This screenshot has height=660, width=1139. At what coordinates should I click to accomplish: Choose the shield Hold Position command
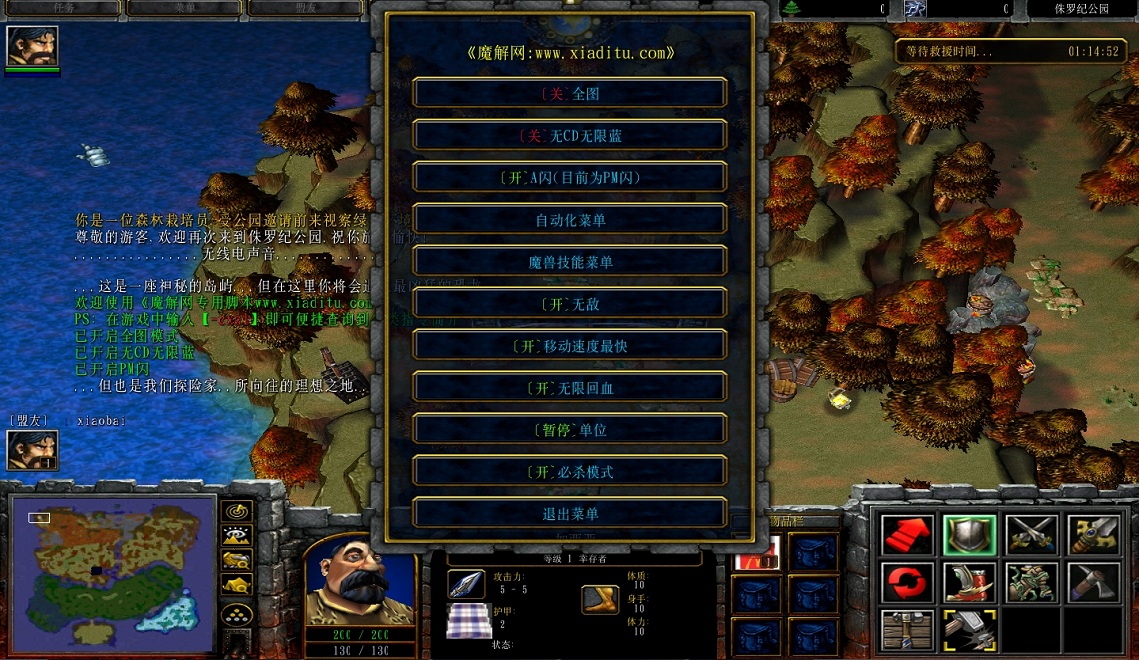970,535
